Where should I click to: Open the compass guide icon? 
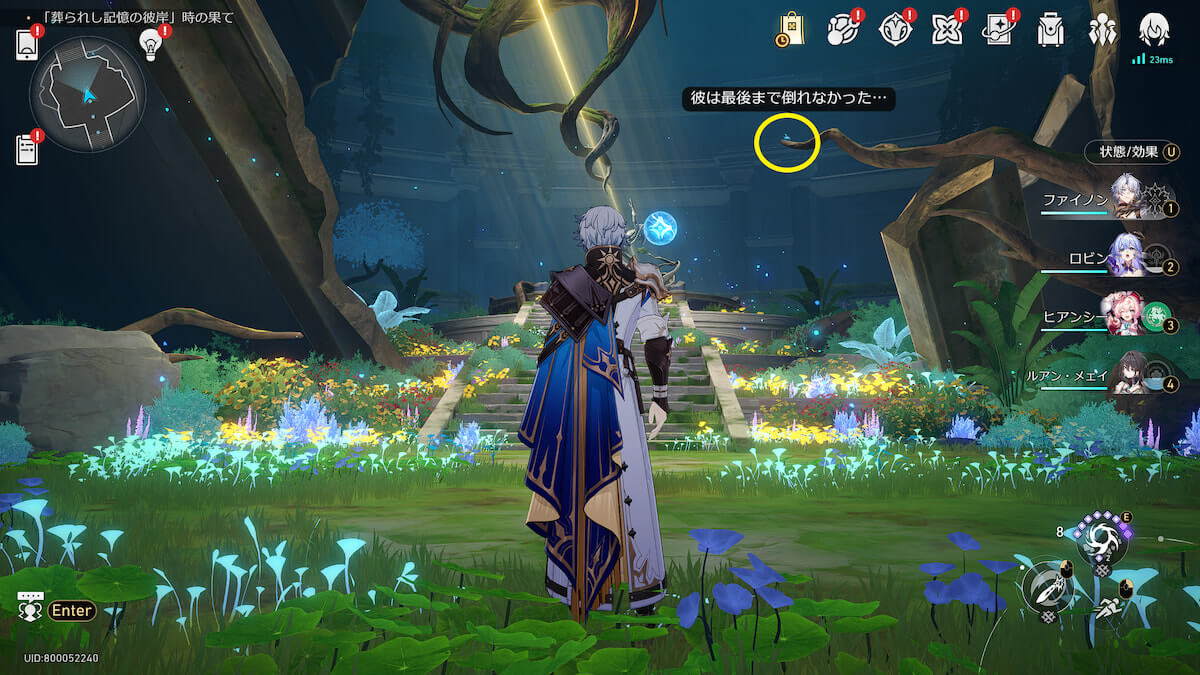coord(894,30)
